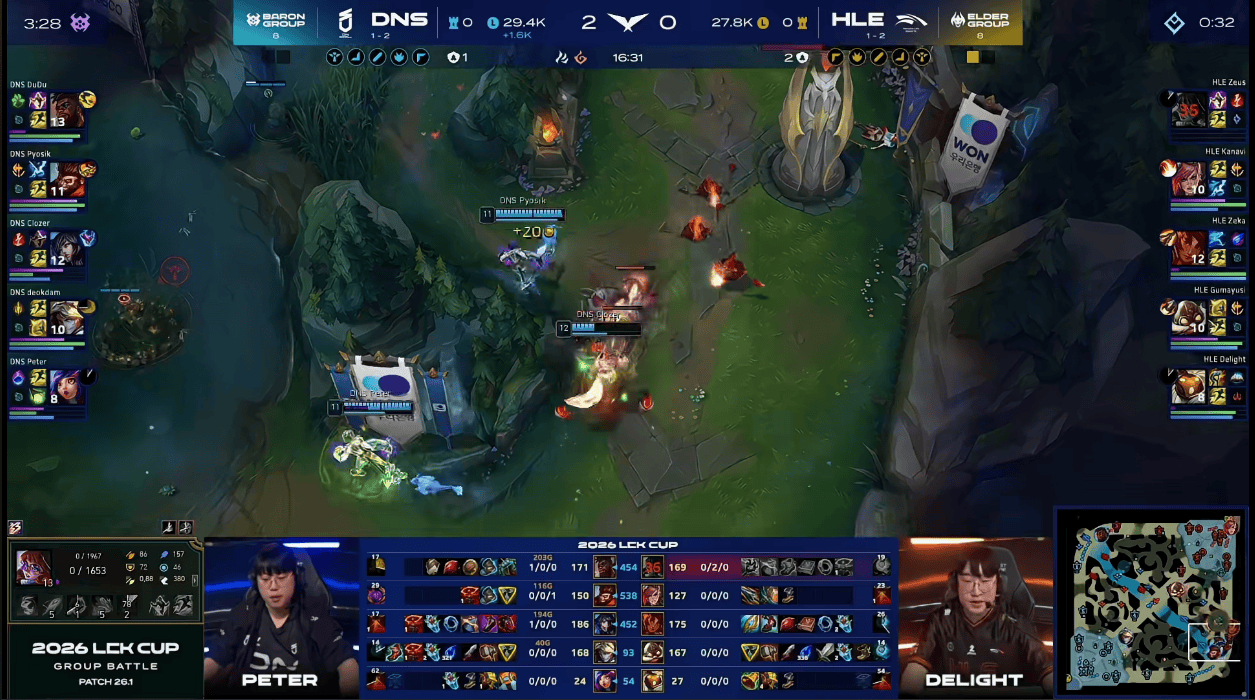The height and width of the screenshot is (700, 1255).
Task: Select DNS Pyosik's champion portrait
Action: (x=66, y=179)
